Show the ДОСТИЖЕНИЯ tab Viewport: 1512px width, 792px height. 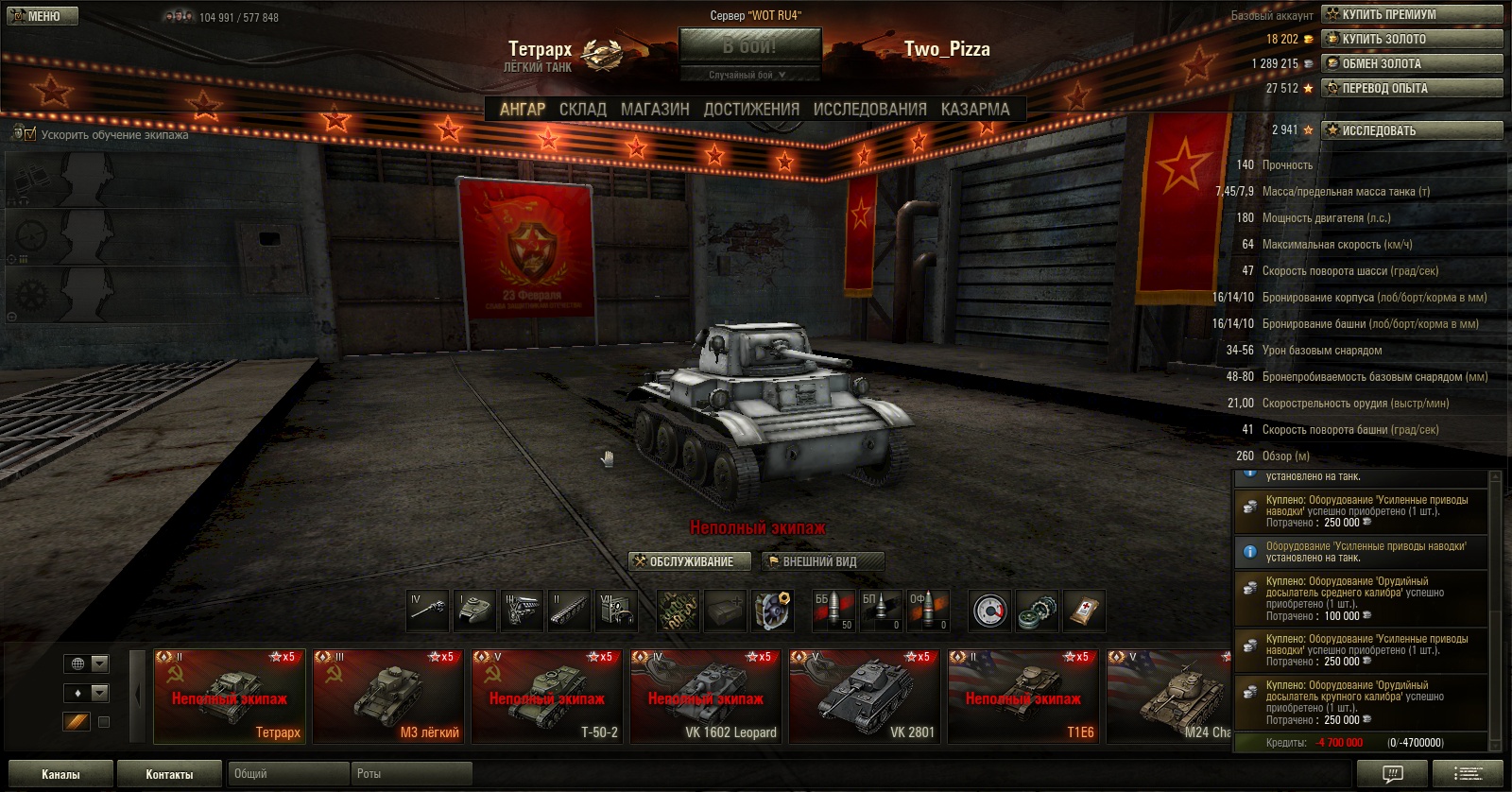tap(751, 110)
